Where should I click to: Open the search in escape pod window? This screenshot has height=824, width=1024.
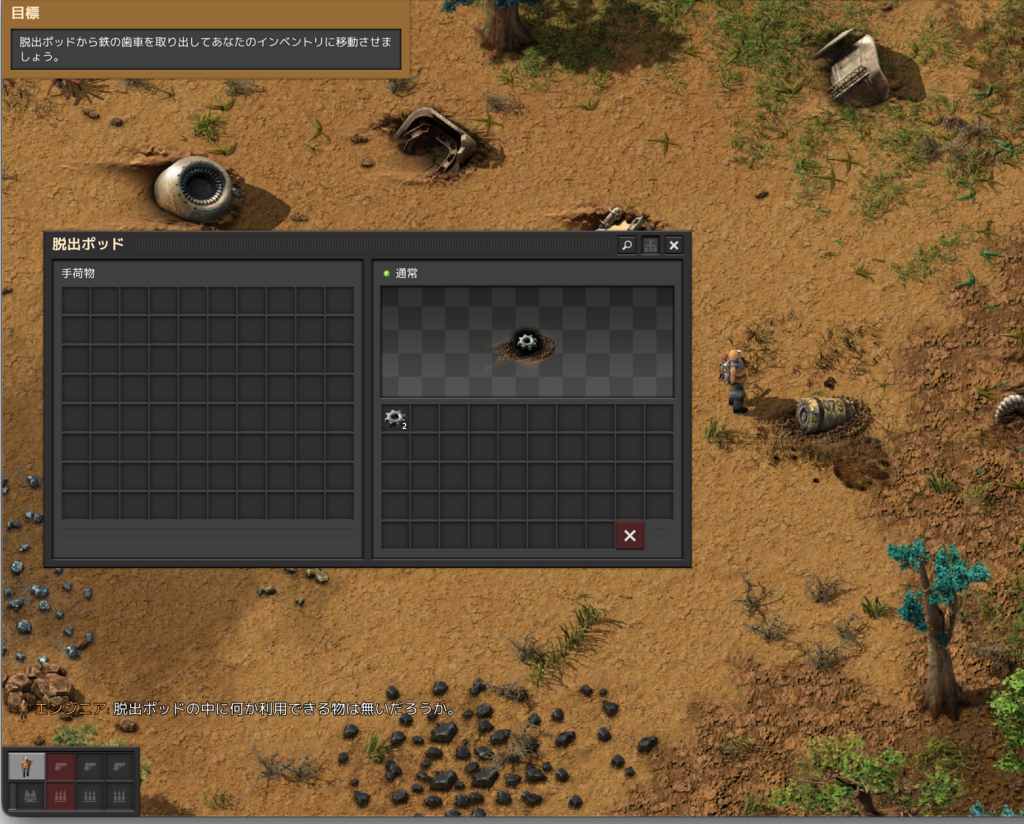(x=627, y=245)
